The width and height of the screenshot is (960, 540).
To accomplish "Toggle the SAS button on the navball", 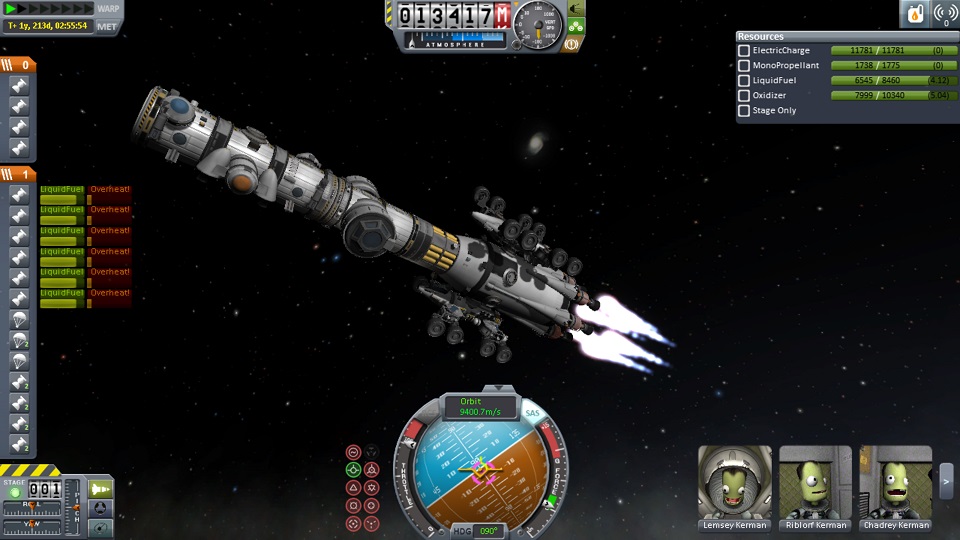I will tap(532, 412).
